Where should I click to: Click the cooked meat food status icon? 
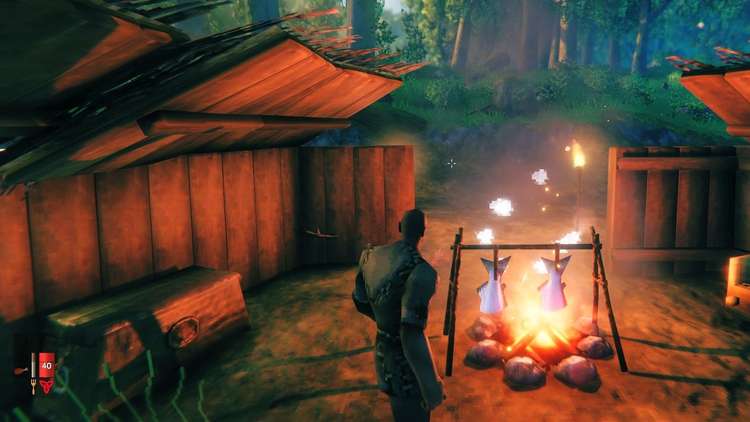[20, 371]
